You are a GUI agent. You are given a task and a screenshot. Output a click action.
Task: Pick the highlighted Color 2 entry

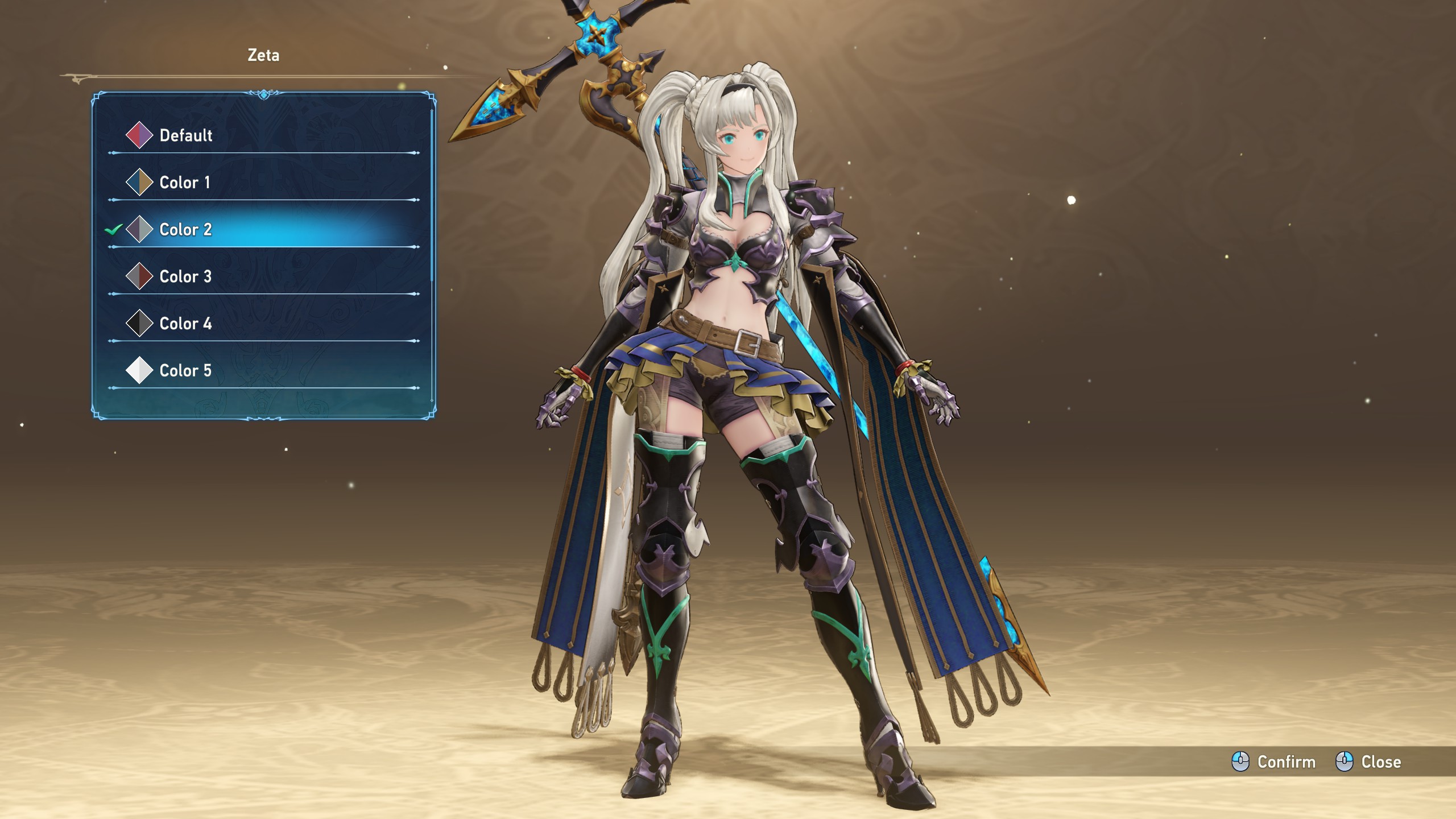point(185,230)
